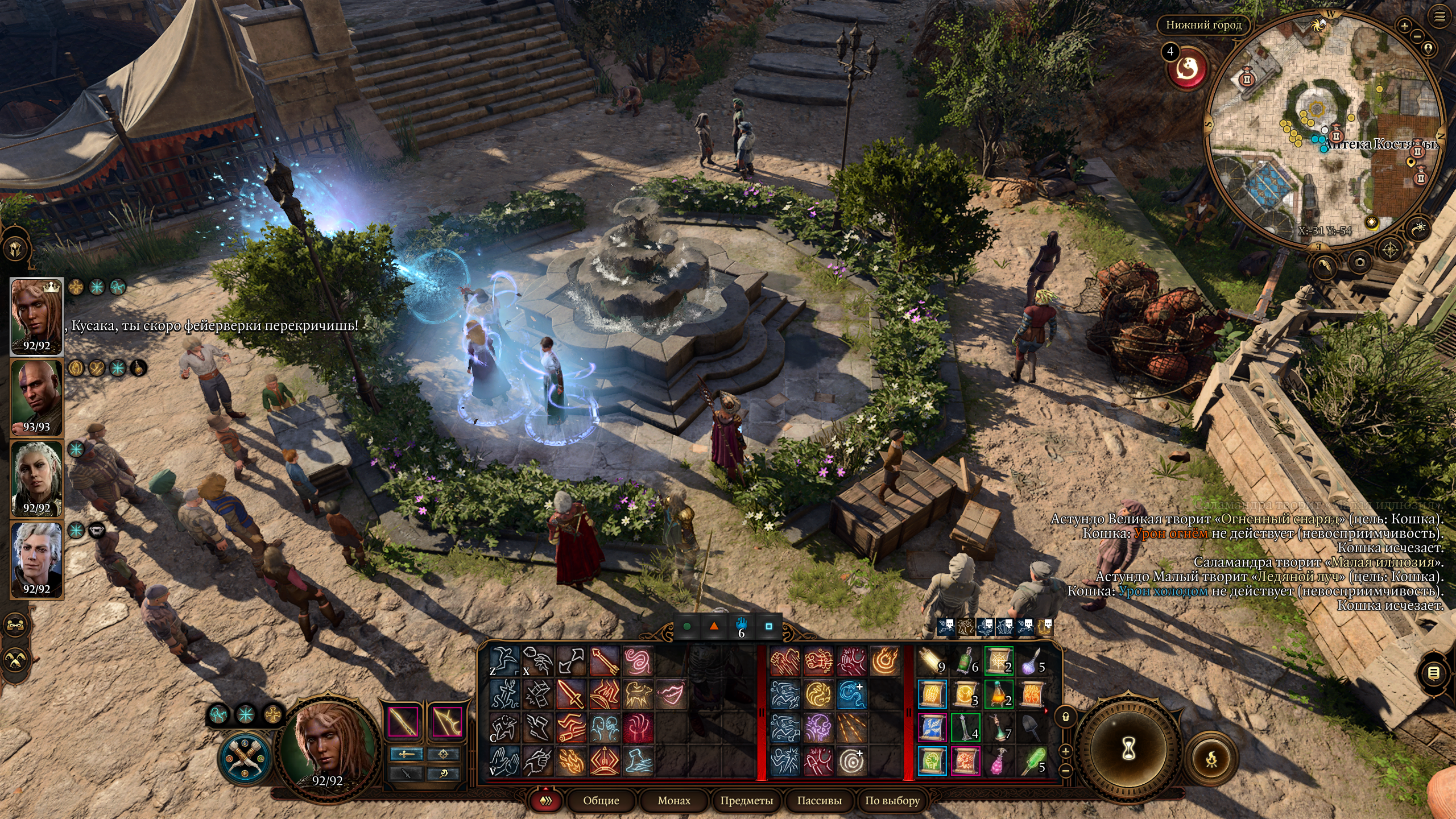Open the combat log button

1434,673
